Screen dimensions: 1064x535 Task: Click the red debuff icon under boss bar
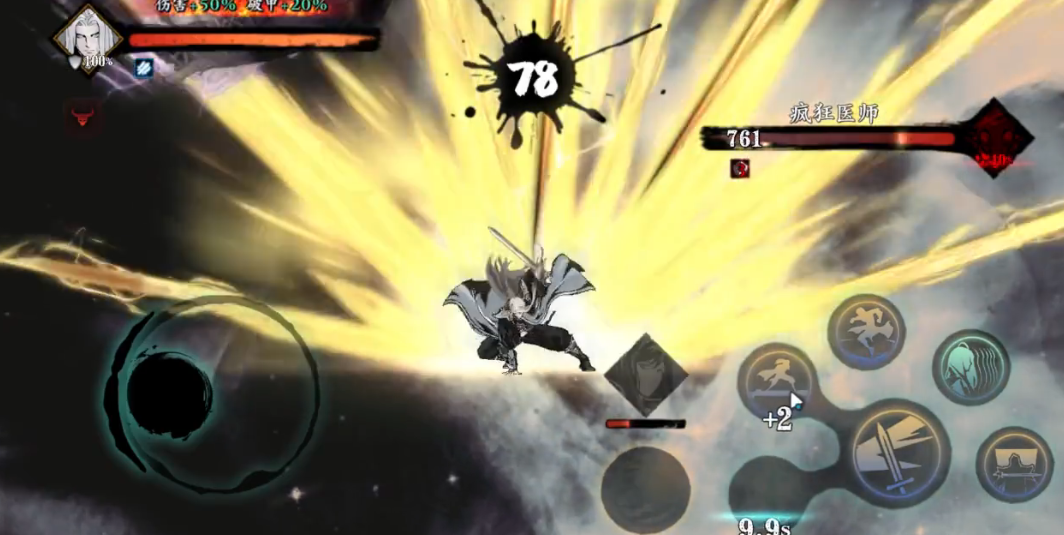point(740,168)
